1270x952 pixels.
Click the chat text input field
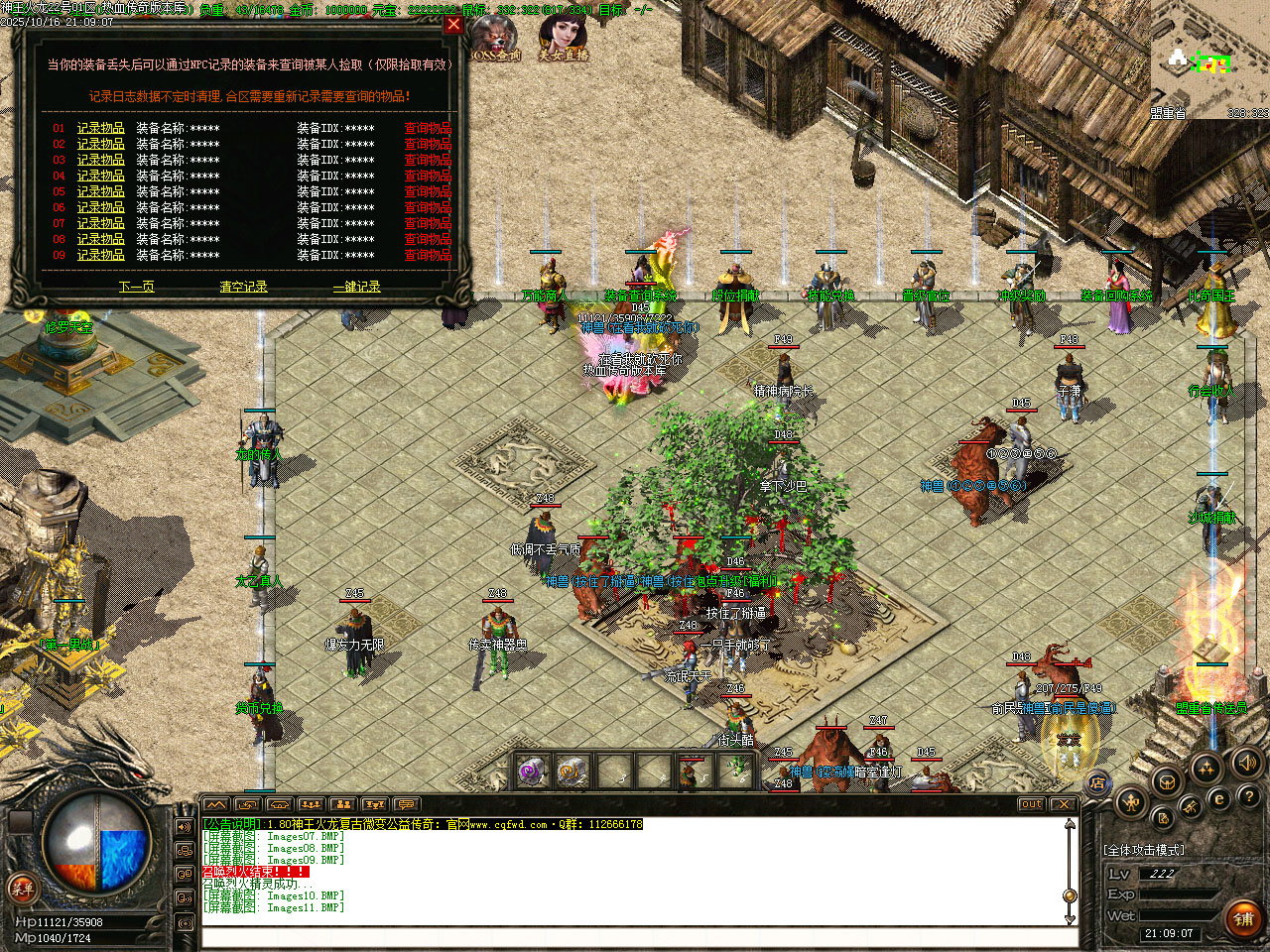click(x=635, y=937)
